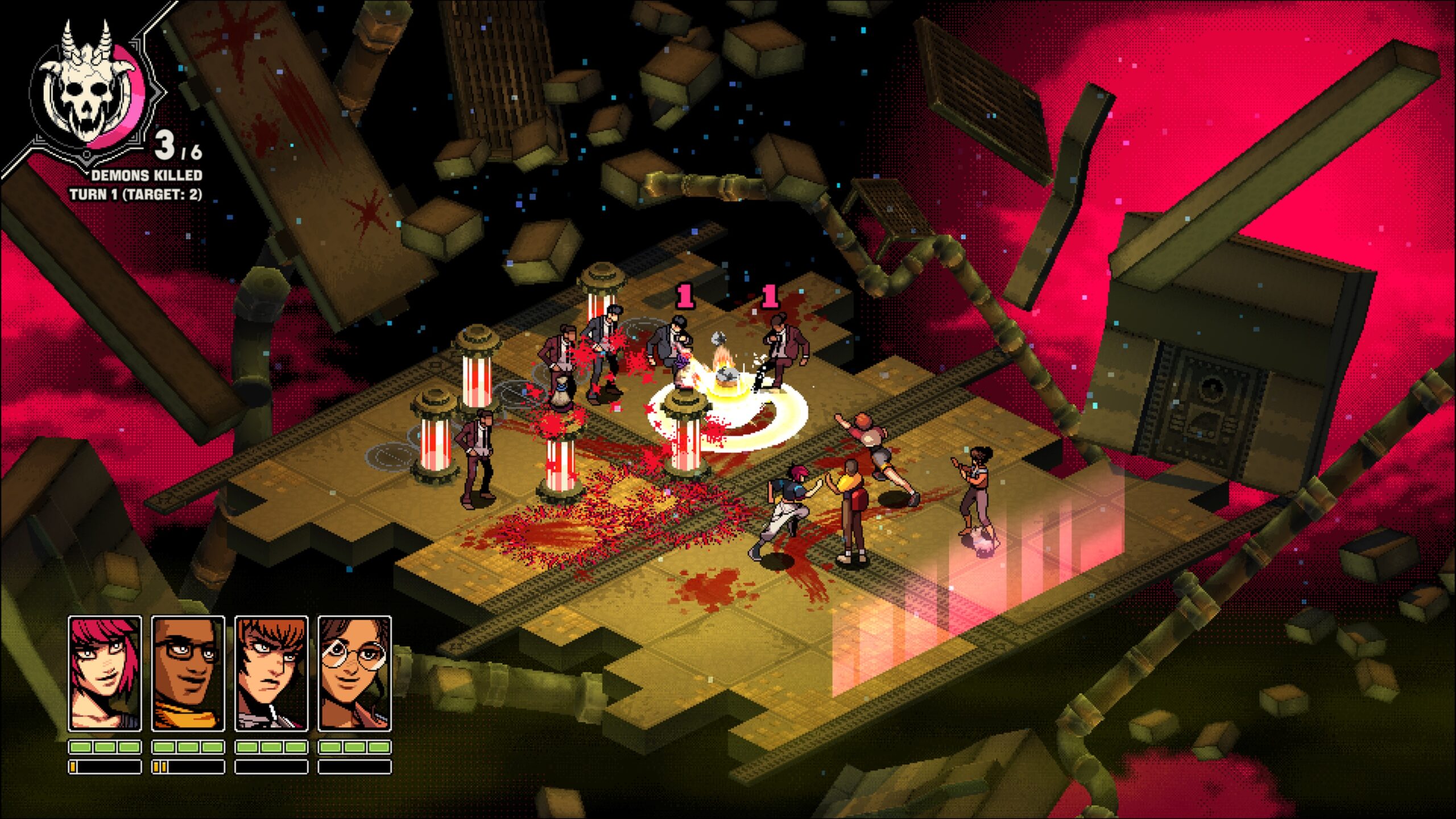Select the round-glasses brunette portrait
Screen dimensions: 1456x819
pos(354,673)
